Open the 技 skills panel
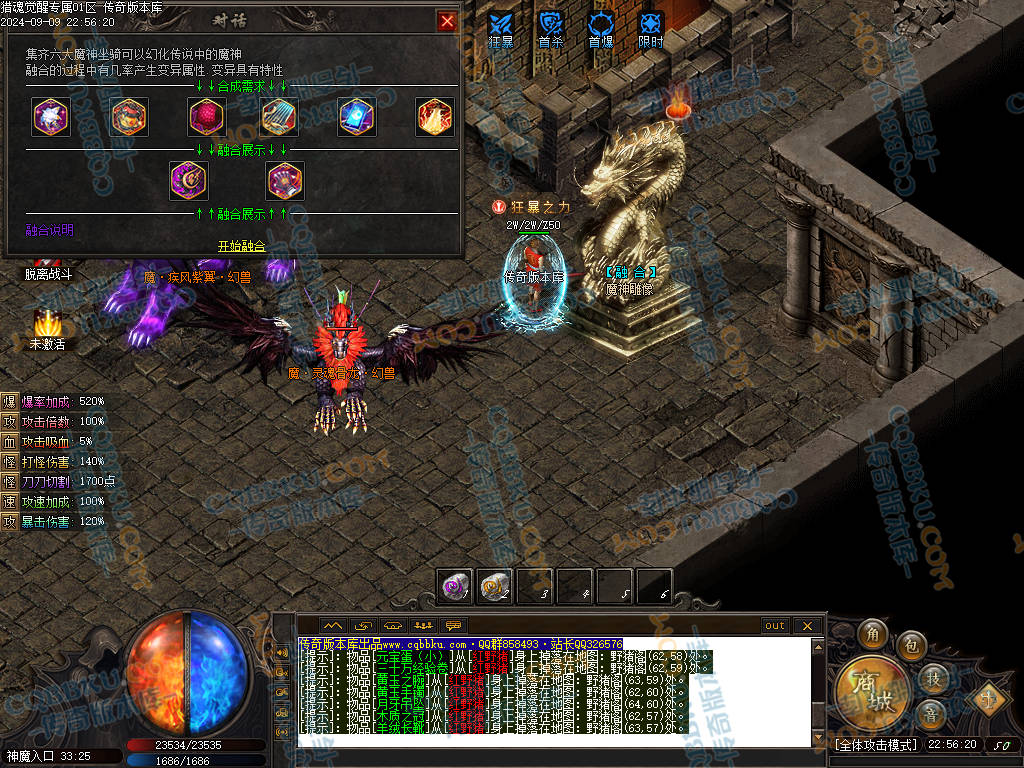 (932, 679)
